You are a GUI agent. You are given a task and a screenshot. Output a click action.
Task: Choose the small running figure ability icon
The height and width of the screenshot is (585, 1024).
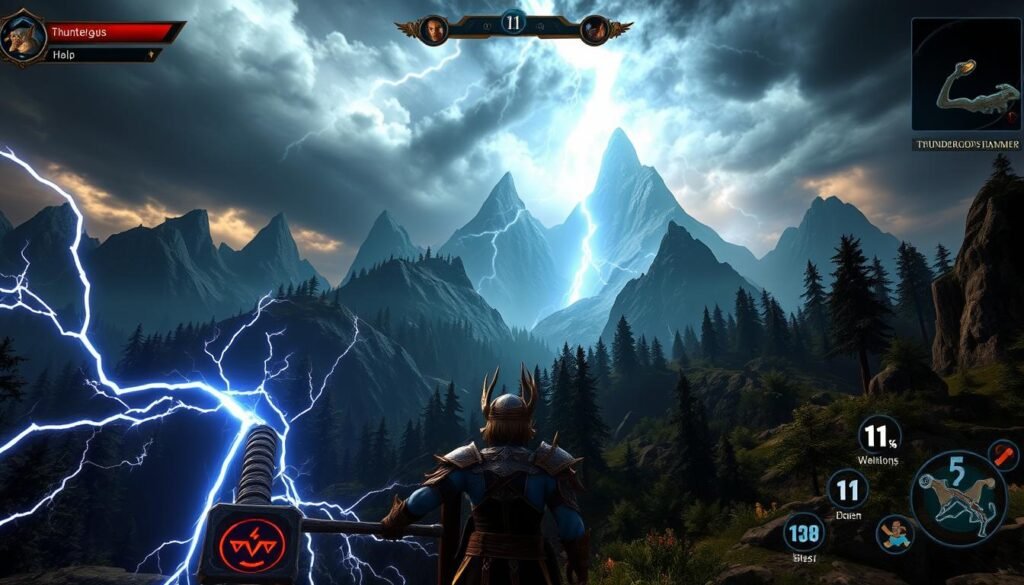click(x=894, y=533)
